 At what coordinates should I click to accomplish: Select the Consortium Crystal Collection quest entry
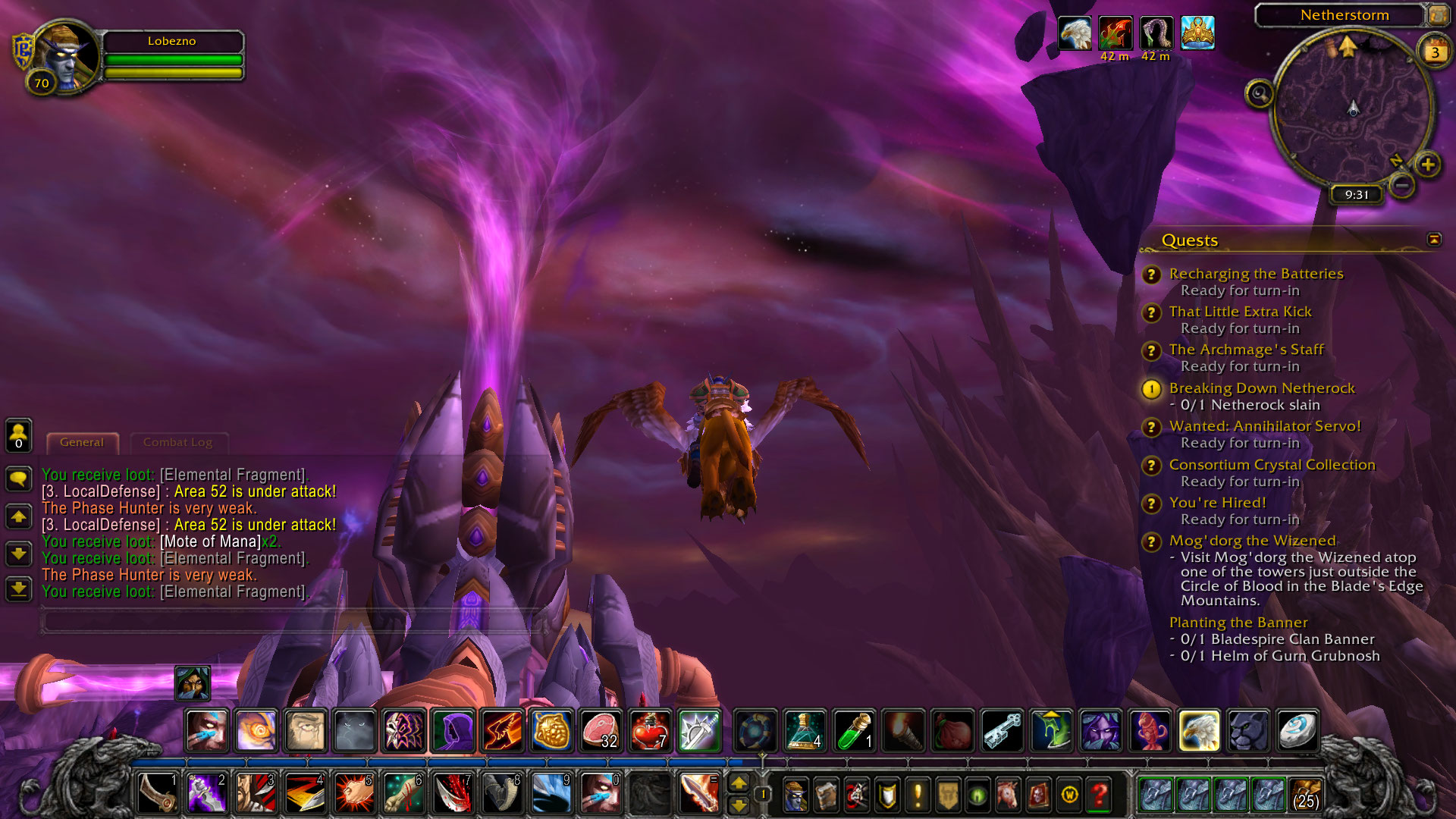(1272, 465)
